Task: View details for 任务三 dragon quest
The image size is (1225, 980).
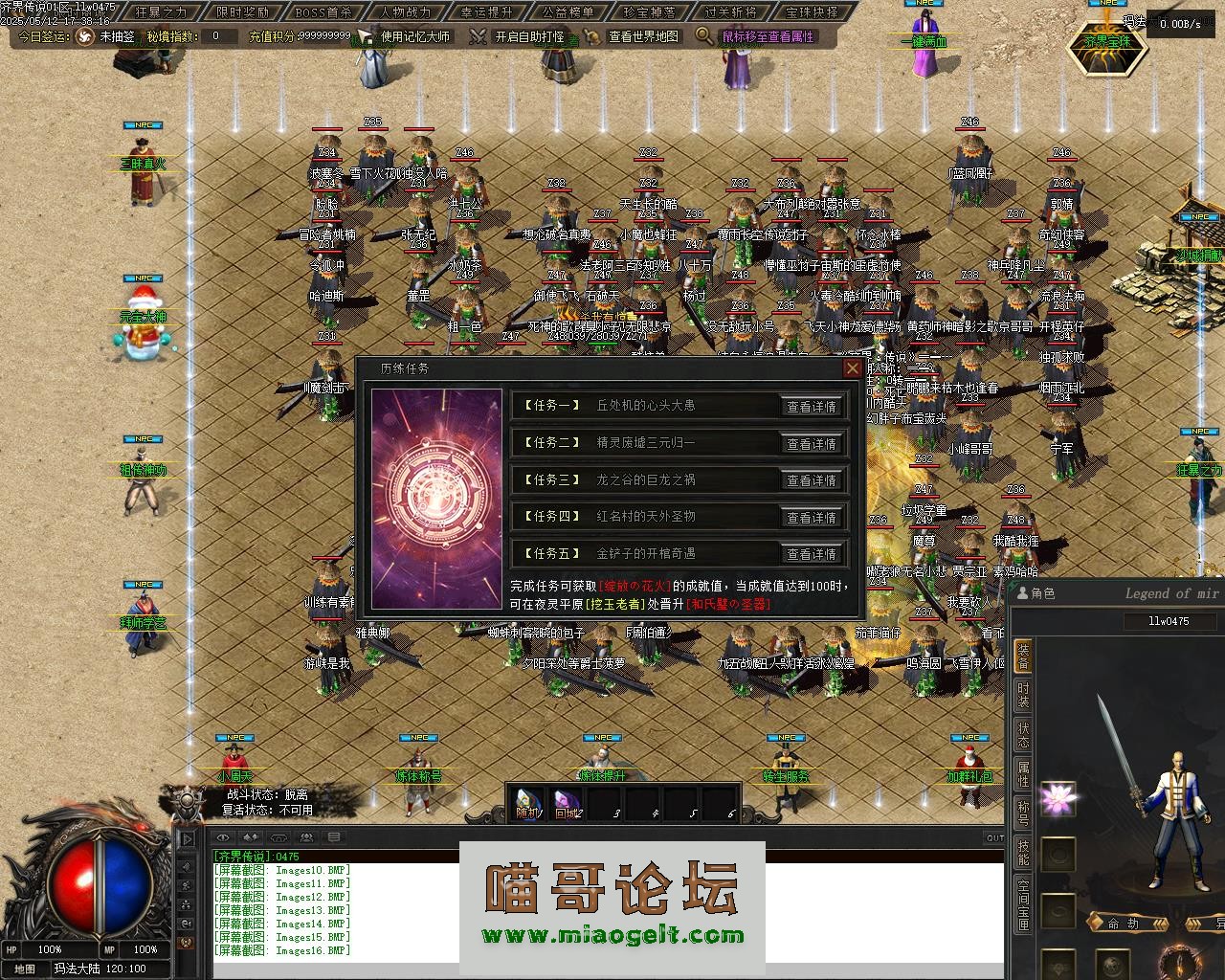Action: pyautogui.click(x=812, y=480)
